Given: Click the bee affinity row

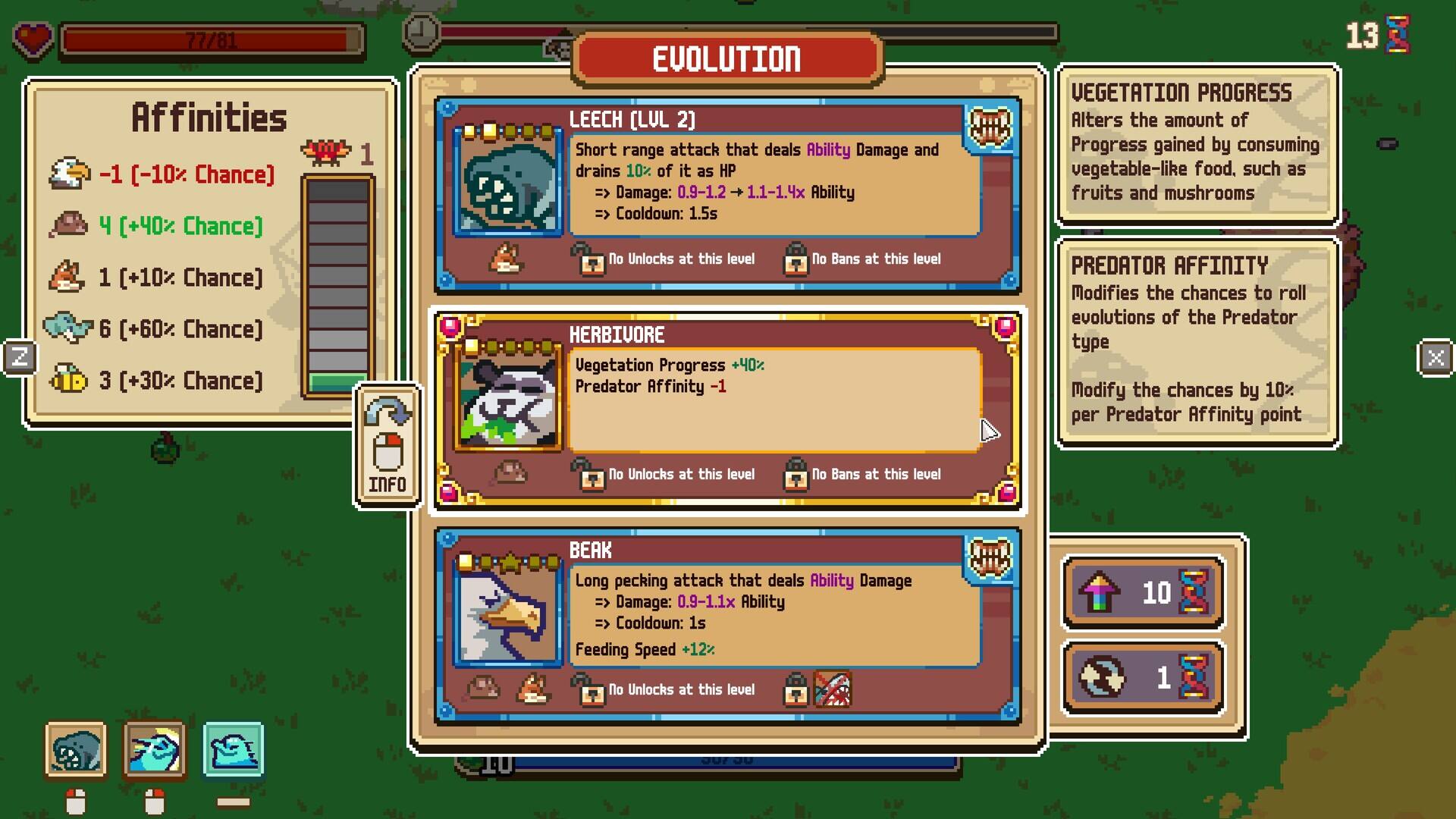Looking at the screenshot, I should coord(155,381).
